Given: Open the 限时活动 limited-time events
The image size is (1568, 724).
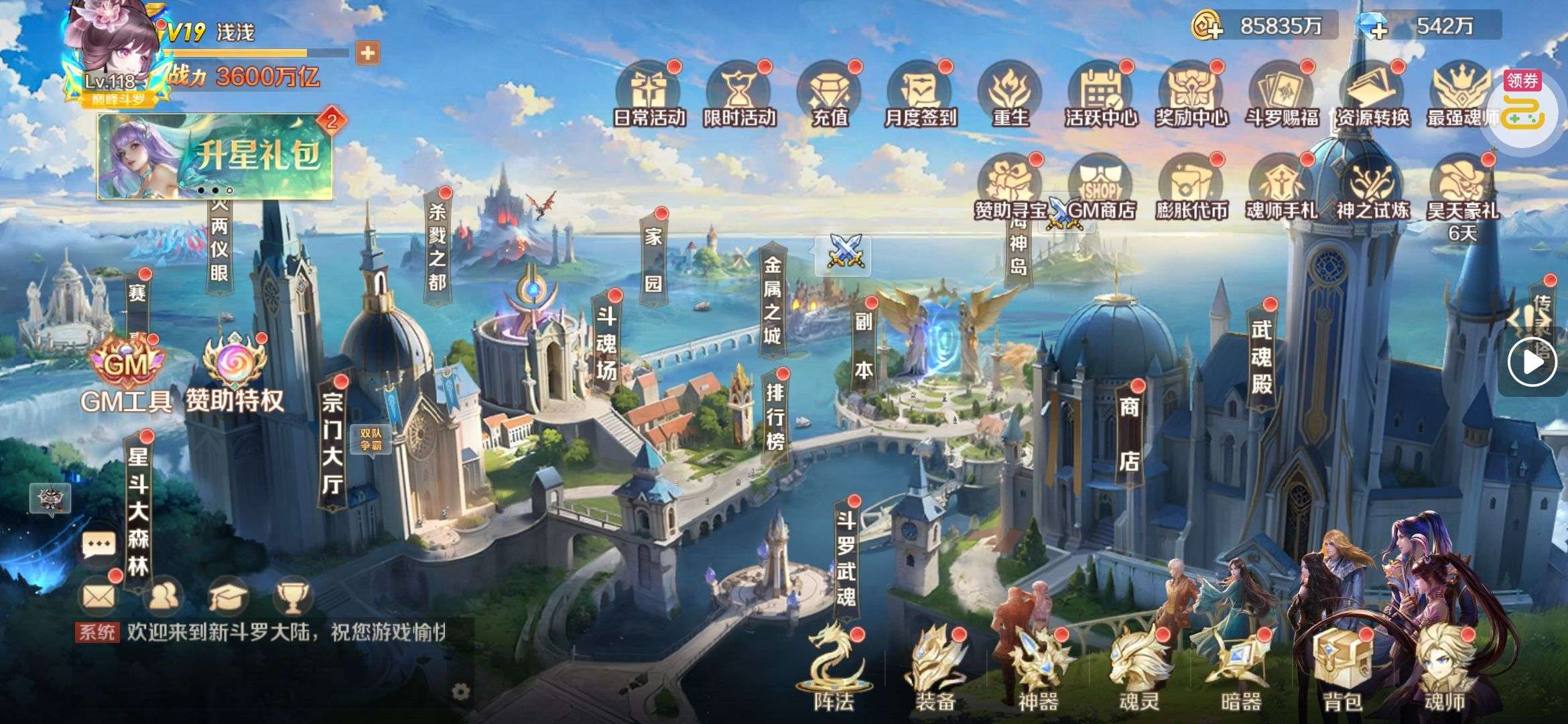Looking at the screenshot, I should click(739, 96).
